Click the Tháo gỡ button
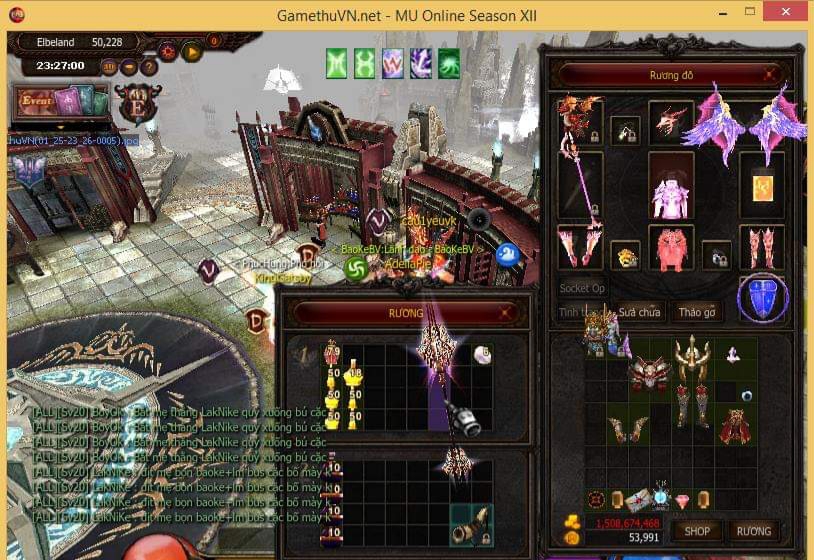This screenshot has width=814, height=560. tap(697, 312)
